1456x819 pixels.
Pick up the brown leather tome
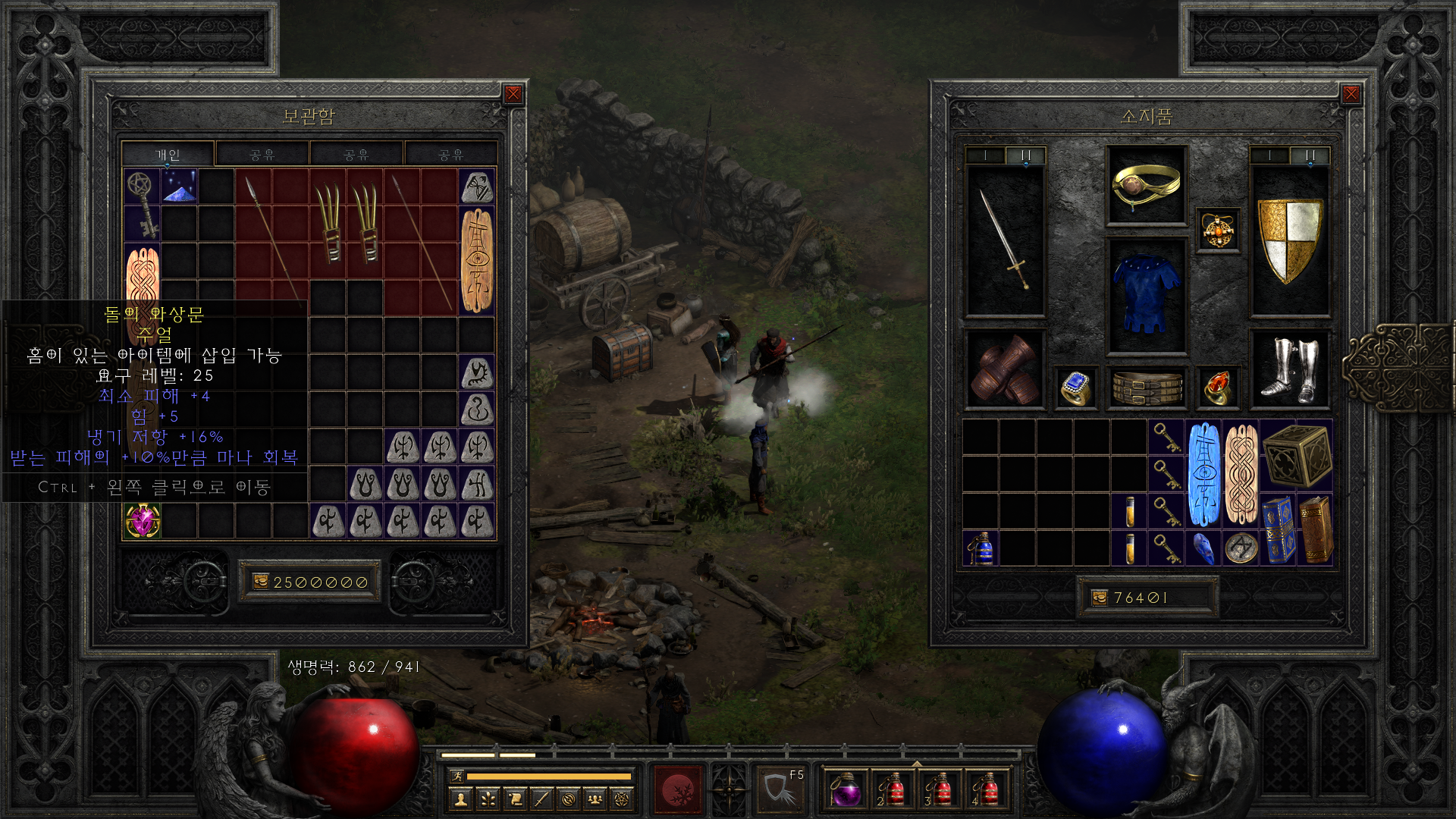[1316, 530]
